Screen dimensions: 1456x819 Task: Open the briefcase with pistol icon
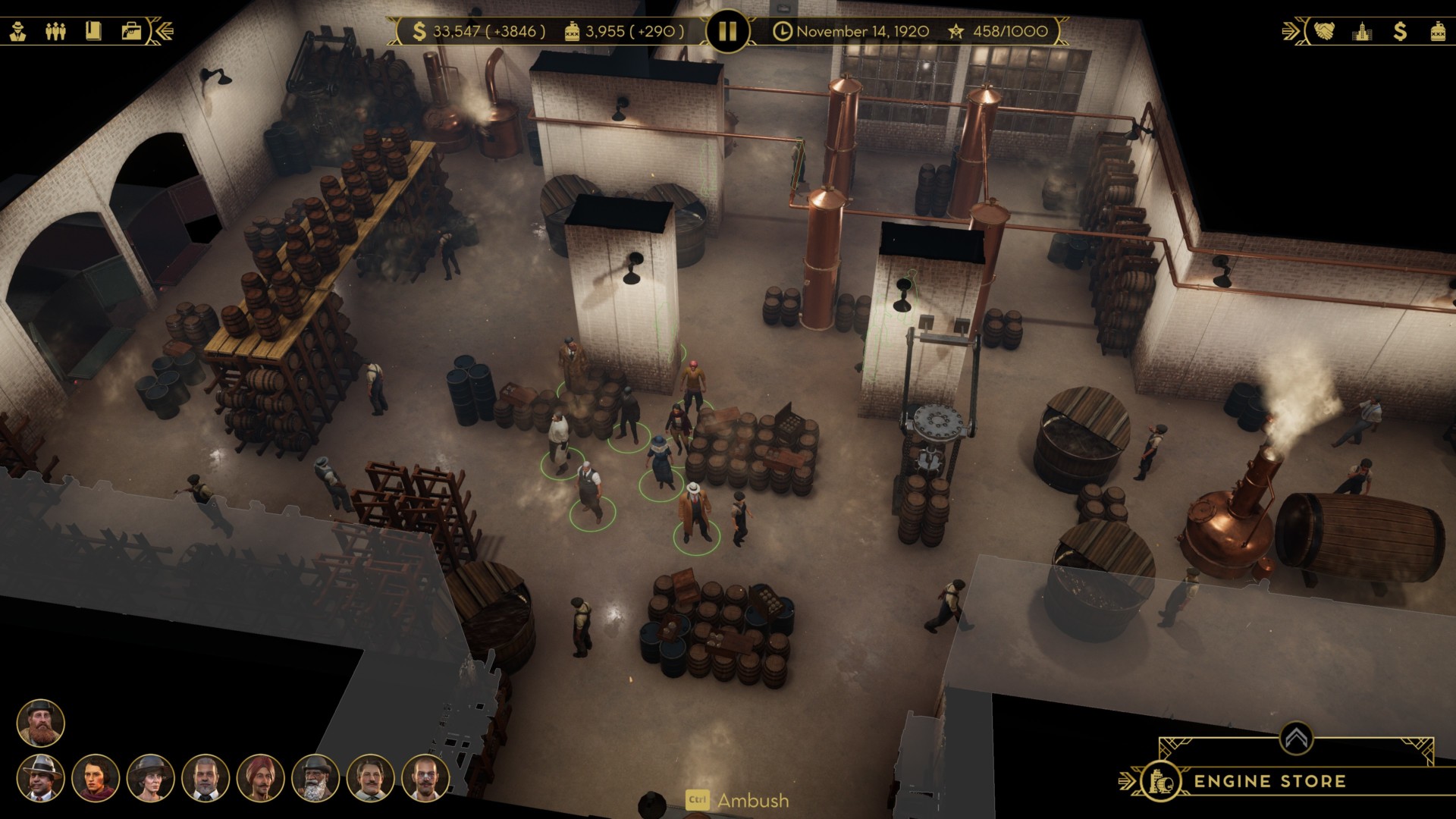tap(131, 31)
